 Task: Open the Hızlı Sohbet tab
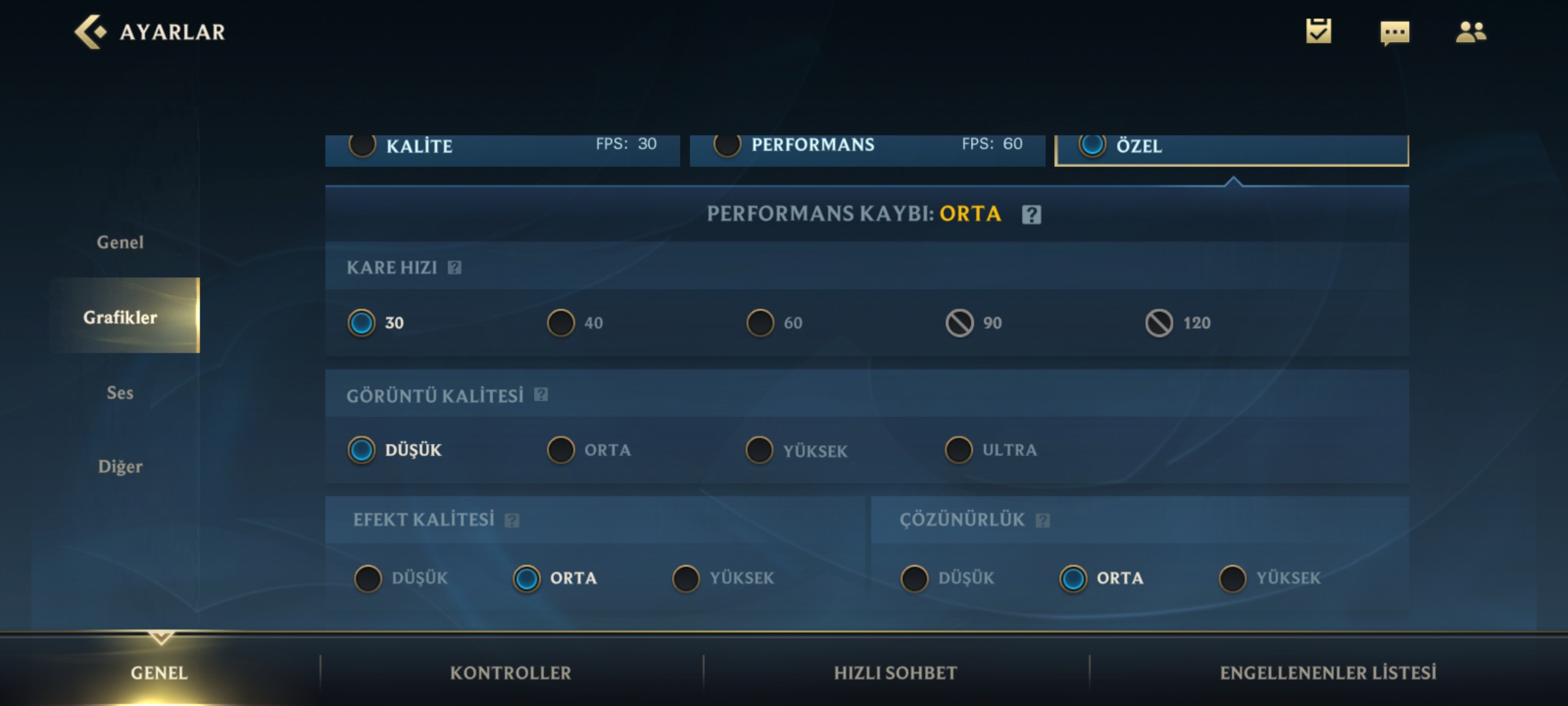[895, 673]
